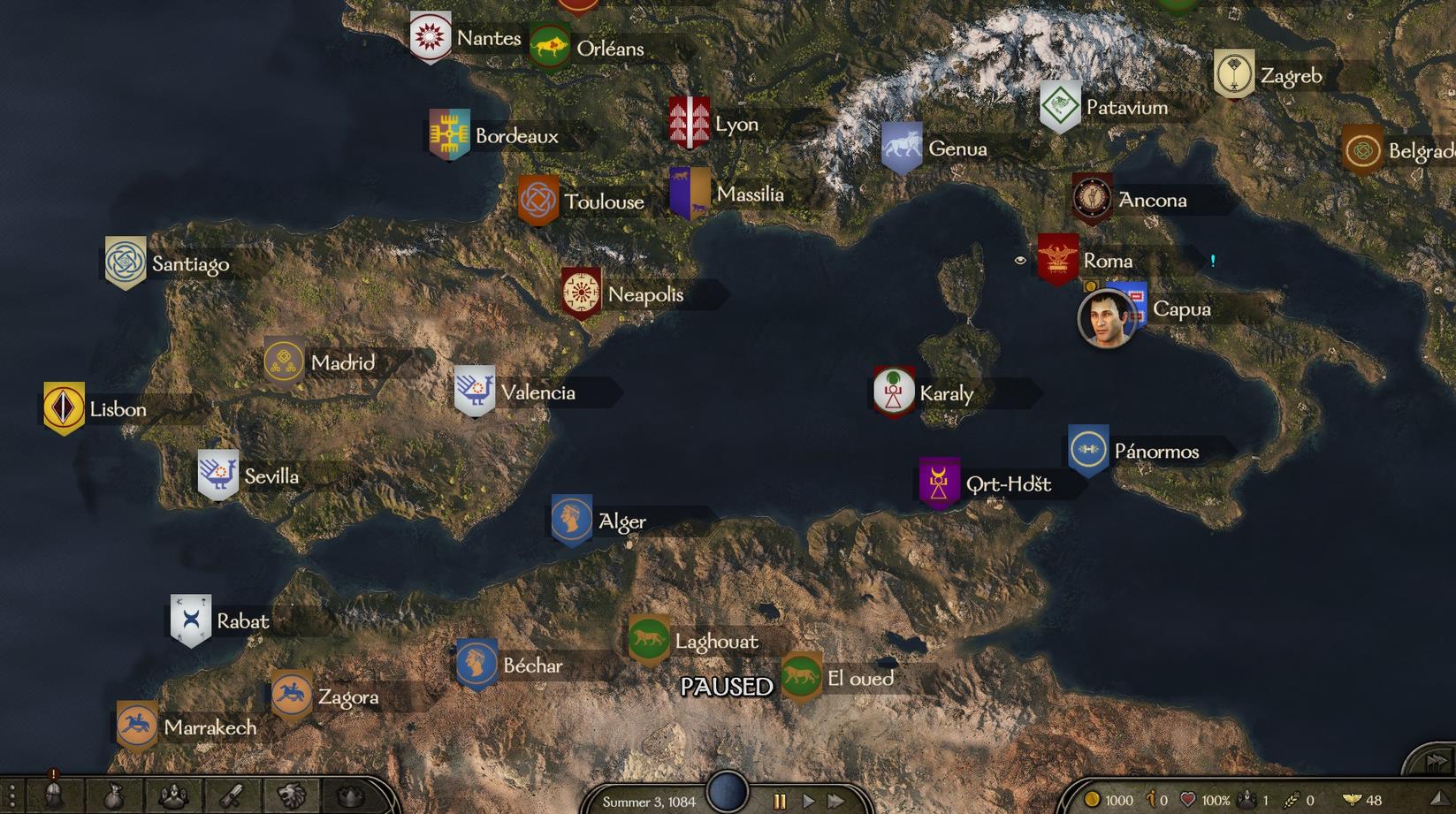Set time to fast-forward speed
Image resolution: width=1456 pixels, height=814 pixels.
(835, 801)
